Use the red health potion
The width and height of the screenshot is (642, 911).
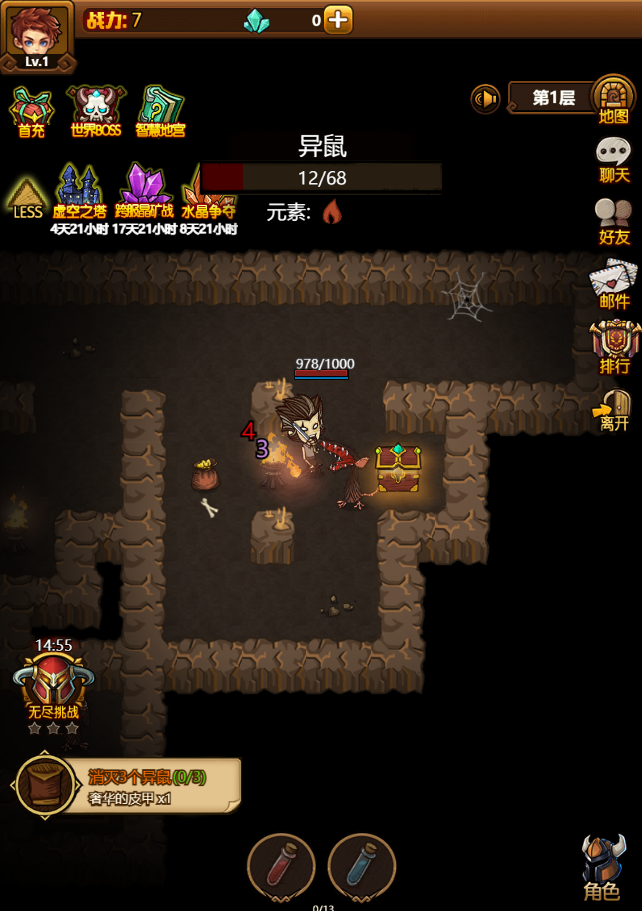[x=281, y=865]
